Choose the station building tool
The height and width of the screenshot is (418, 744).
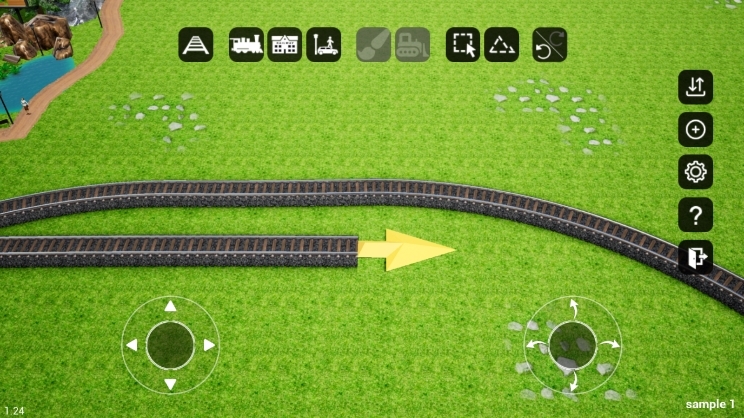[285, 45]
